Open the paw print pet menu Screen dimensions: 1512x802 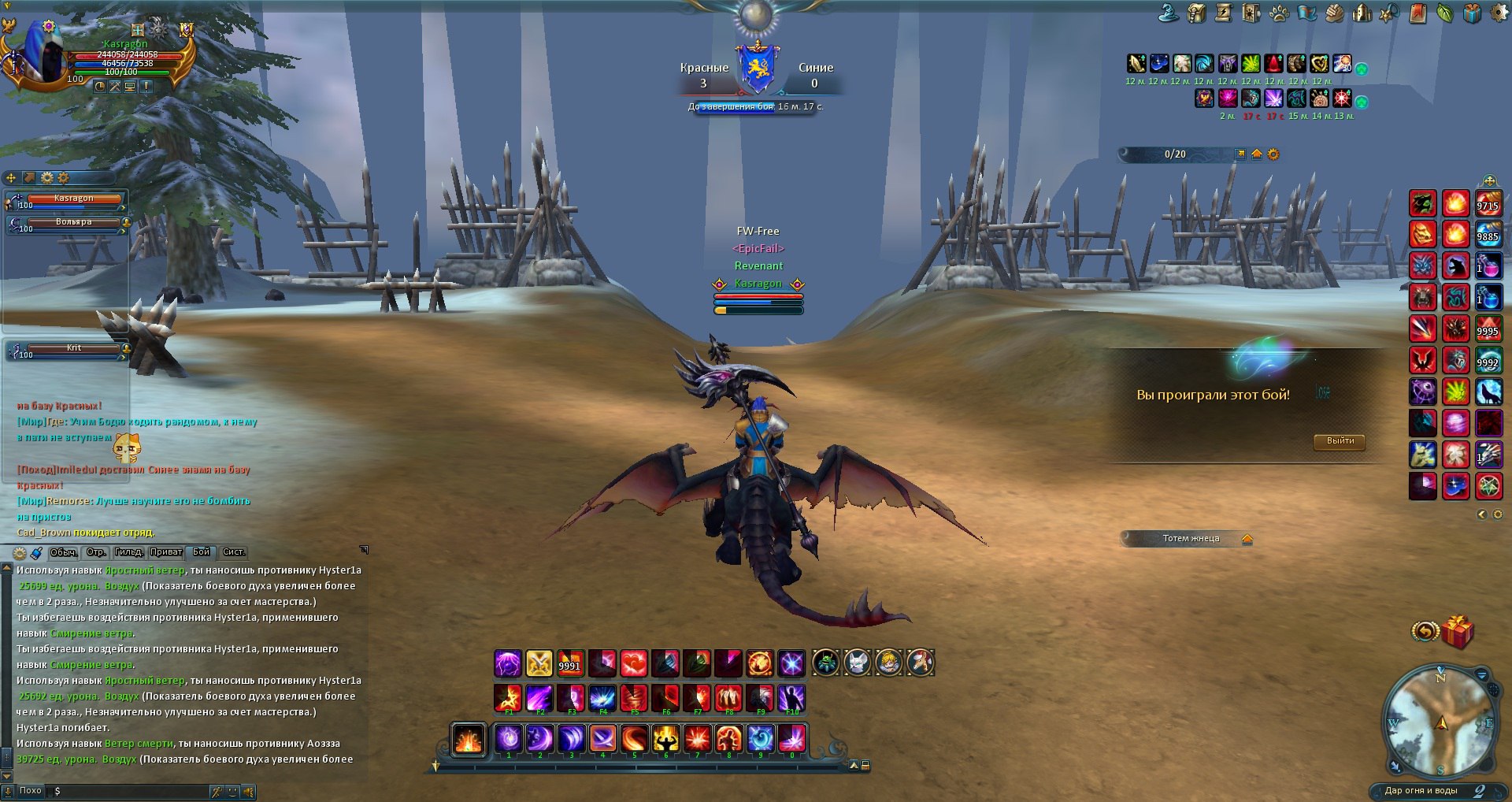1279,13
